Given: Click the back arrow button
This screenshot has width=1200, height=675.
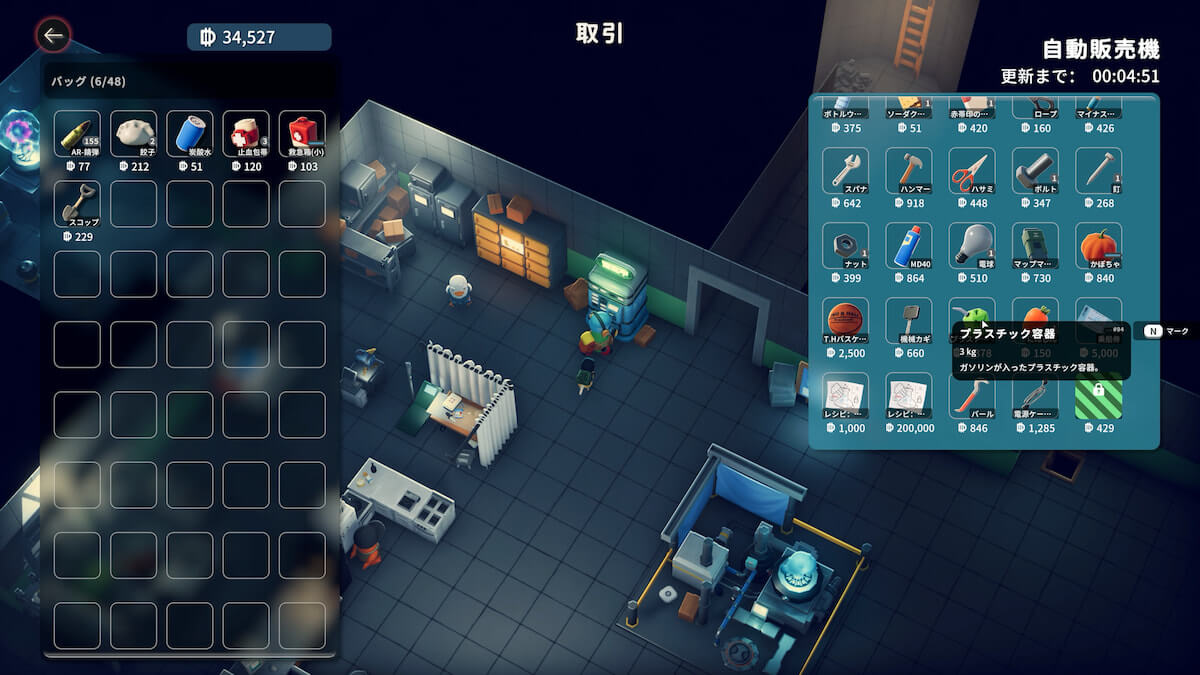Looking at the screenshot, I should (53, 37).
